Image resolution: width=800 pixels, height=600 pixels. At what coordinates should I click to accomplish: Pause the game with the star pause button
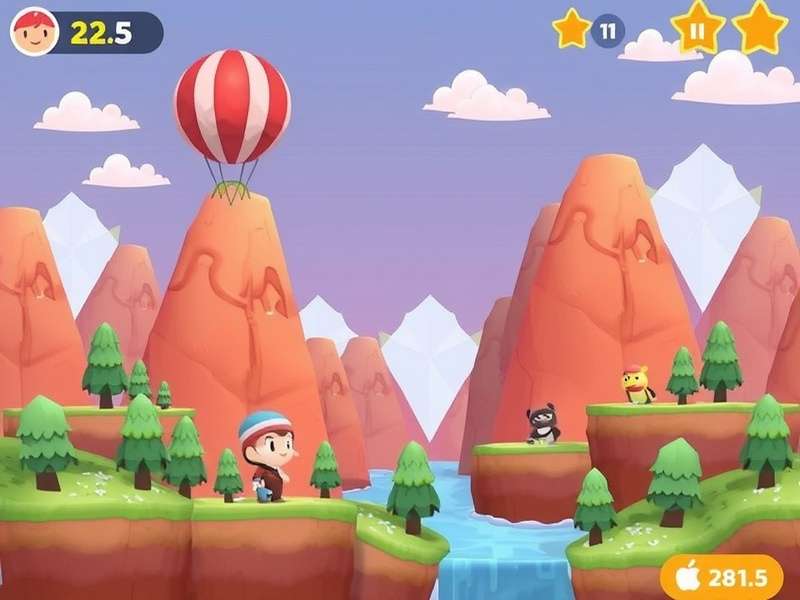point(697,28)
